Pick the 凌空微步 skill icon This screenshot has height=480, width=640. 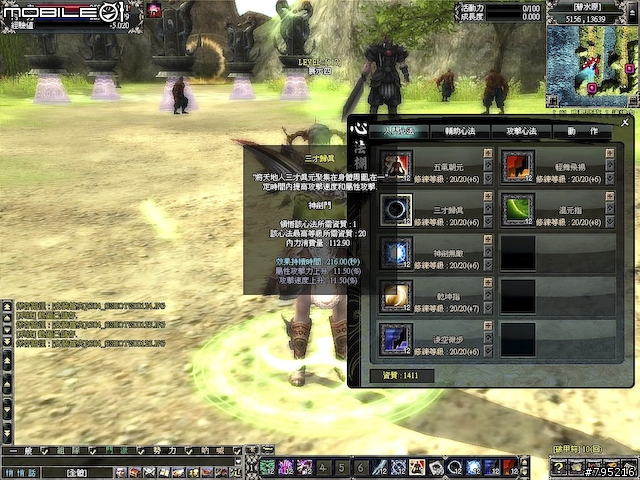pyautogui.click(x=397, y=338)
